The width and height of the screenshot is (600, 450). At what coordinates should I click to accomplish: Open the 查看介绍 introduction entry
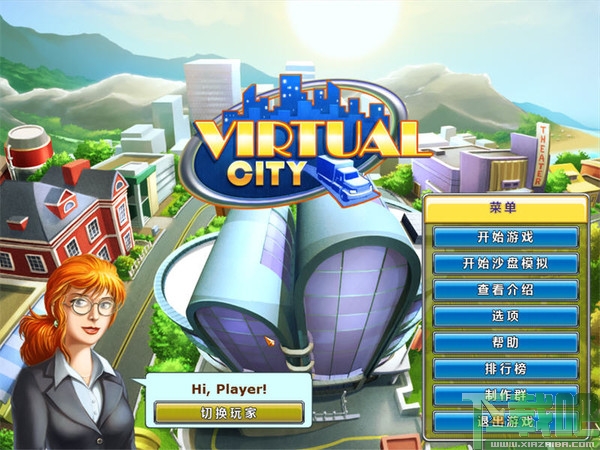click(505, 290)
